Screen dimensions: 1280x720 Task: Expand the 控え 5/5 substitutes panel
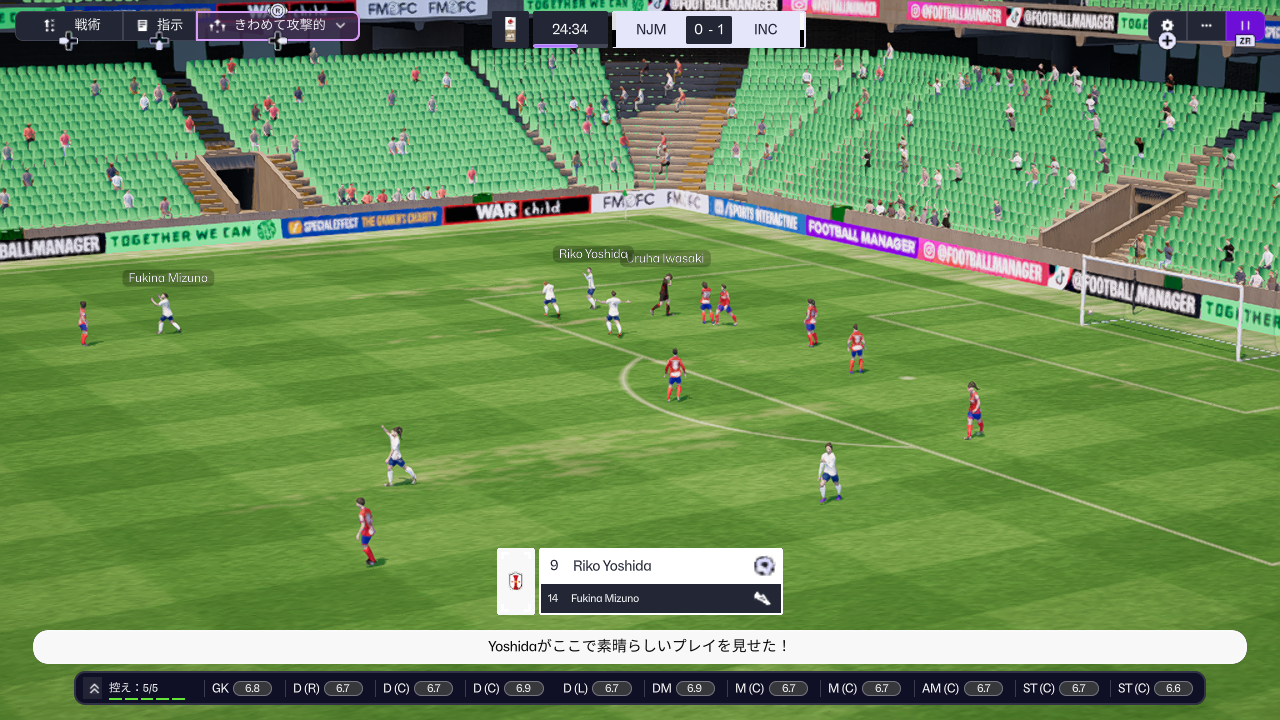95,688
